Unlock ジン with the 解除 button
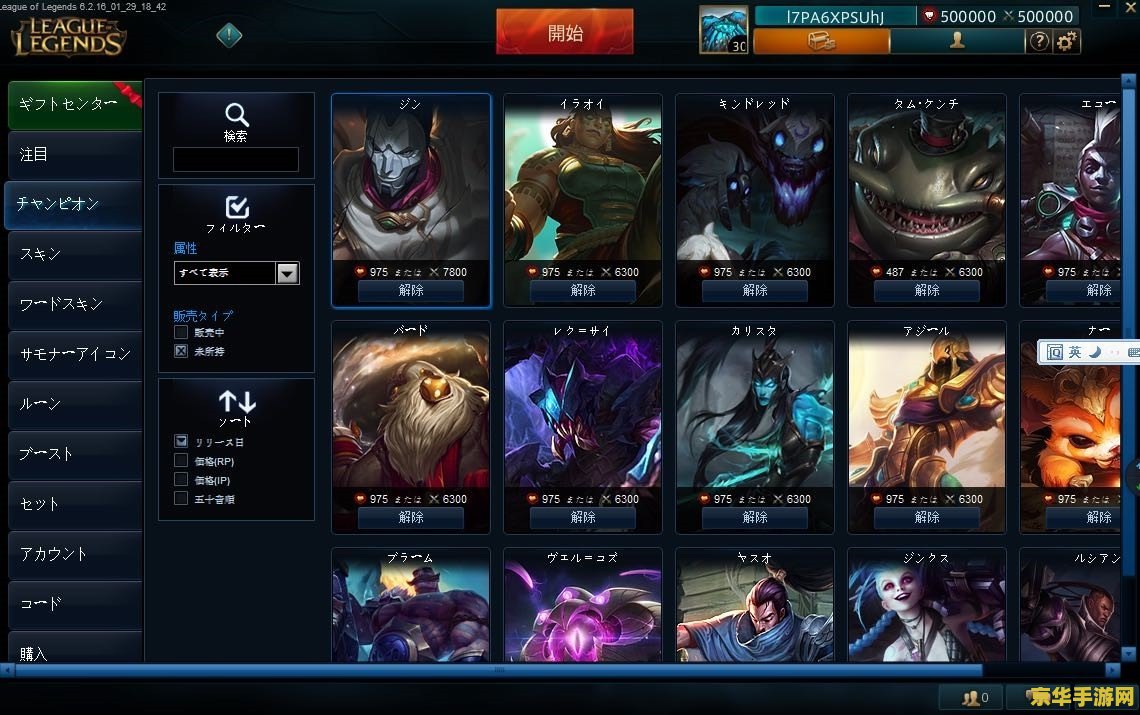 click(411, 290)
